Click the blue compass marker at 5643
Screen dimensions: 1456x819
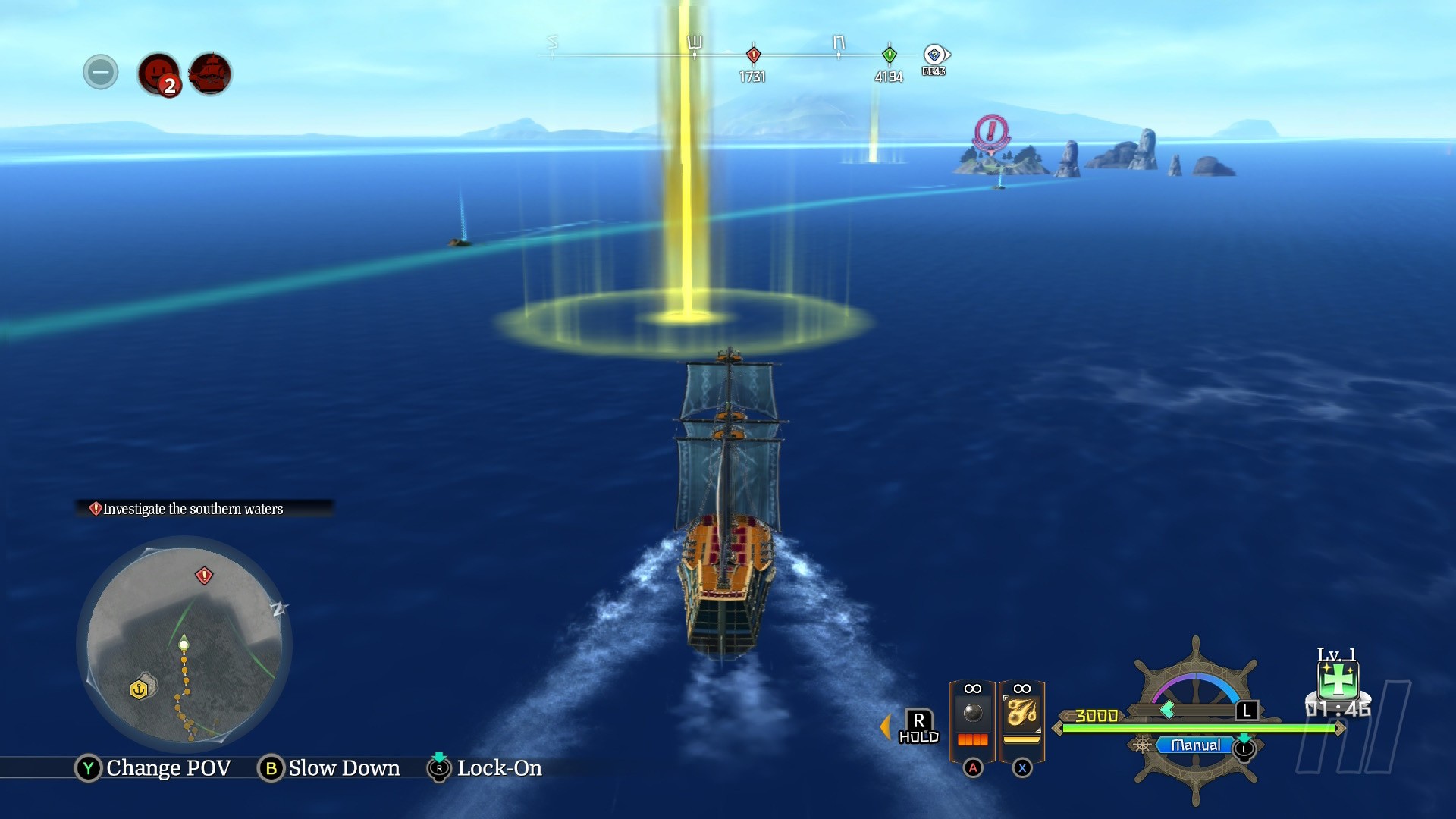point(935,55)
